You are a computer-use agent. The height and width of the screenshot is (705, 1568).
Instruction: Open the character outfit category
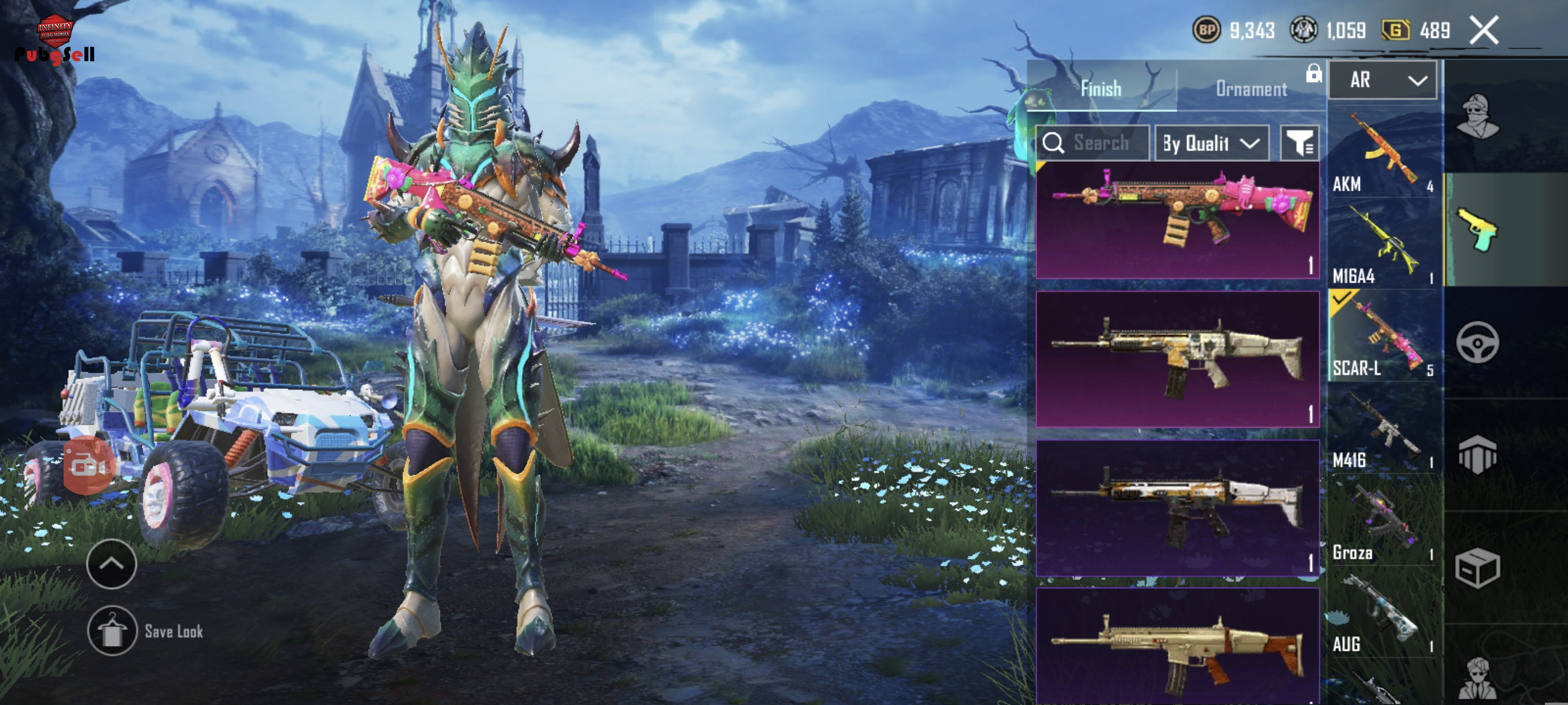pyautogui.click(x=1477, y=117)
